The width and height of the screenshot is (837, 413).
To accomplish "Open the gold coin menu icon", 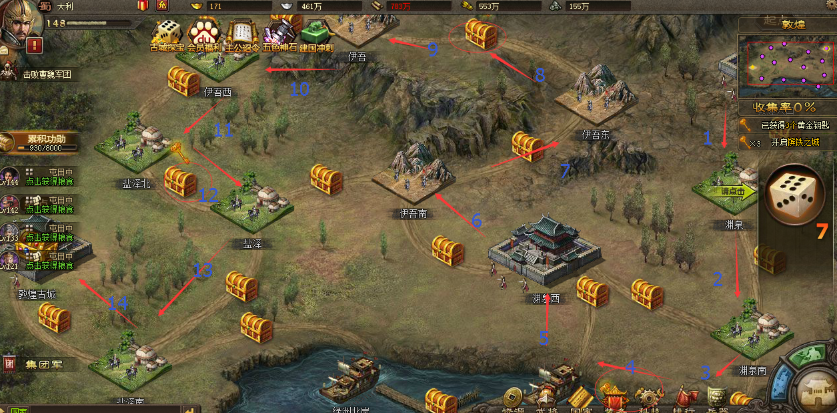I will tap(513, 399).
